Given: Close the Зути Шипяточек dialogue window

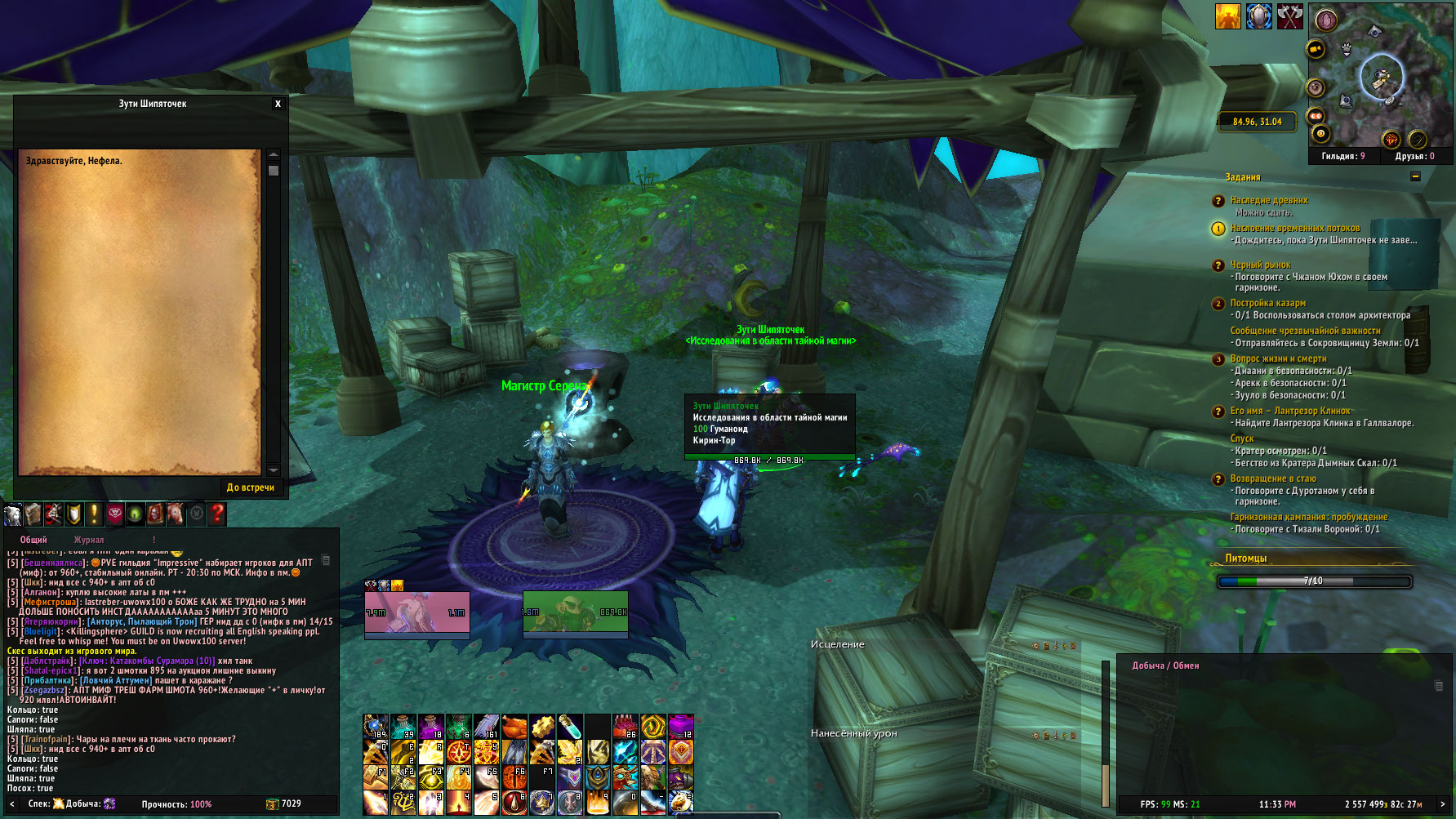Looking at the screenshot, I should pyautogui.click(x=278, y=104).
